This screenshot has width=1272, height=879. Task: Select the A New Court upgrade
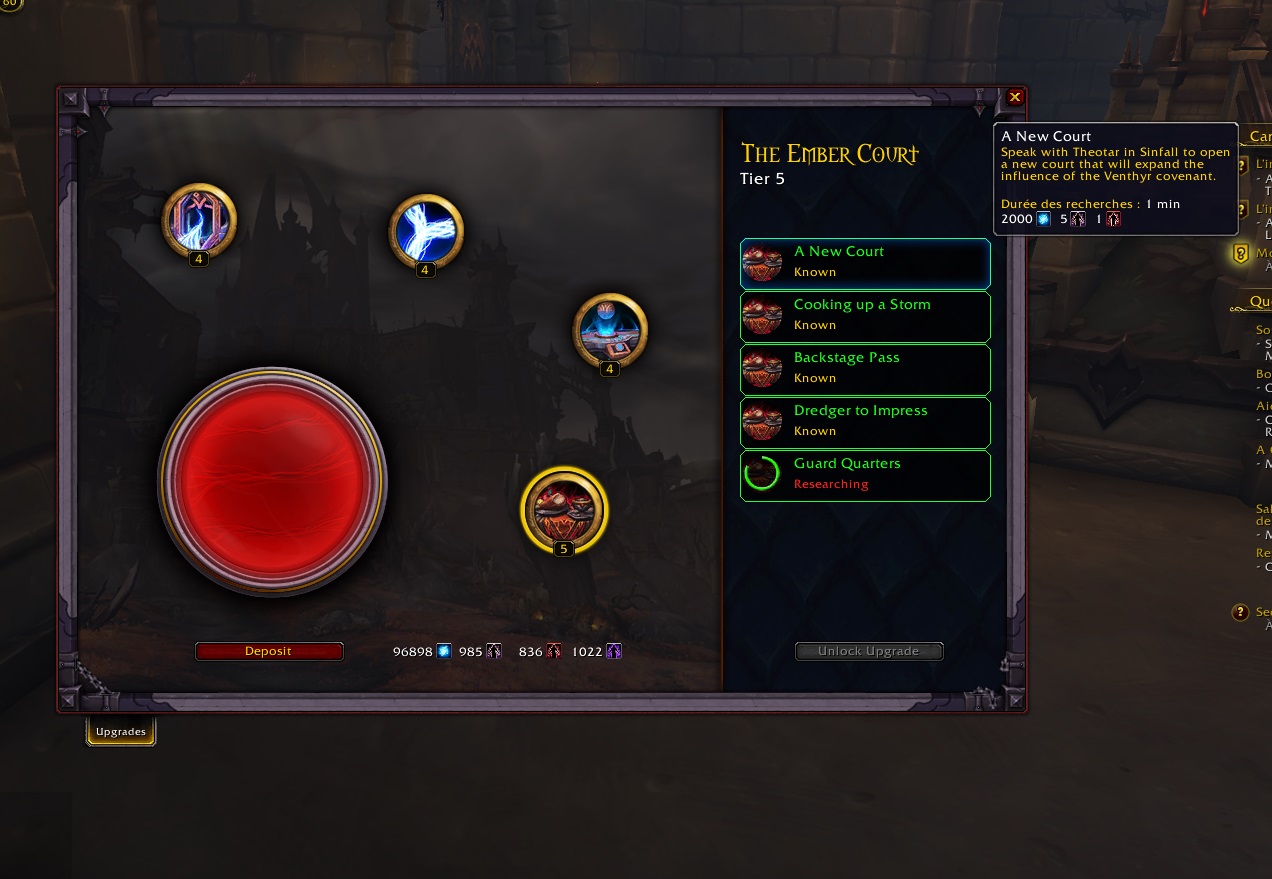pos(865,263)
